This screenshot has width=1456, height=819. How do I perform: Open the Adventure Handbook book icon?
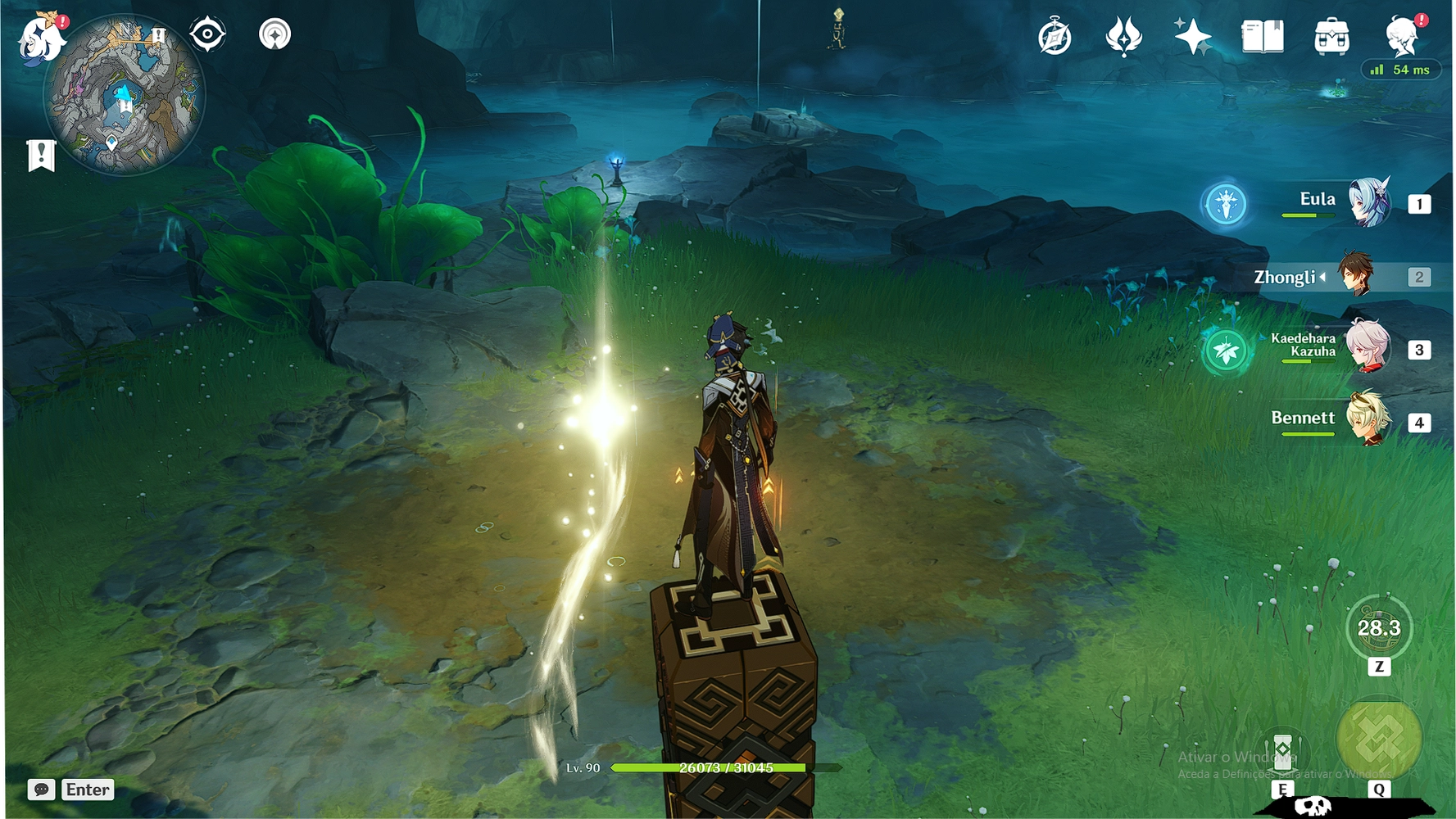tap(1262, 35)
